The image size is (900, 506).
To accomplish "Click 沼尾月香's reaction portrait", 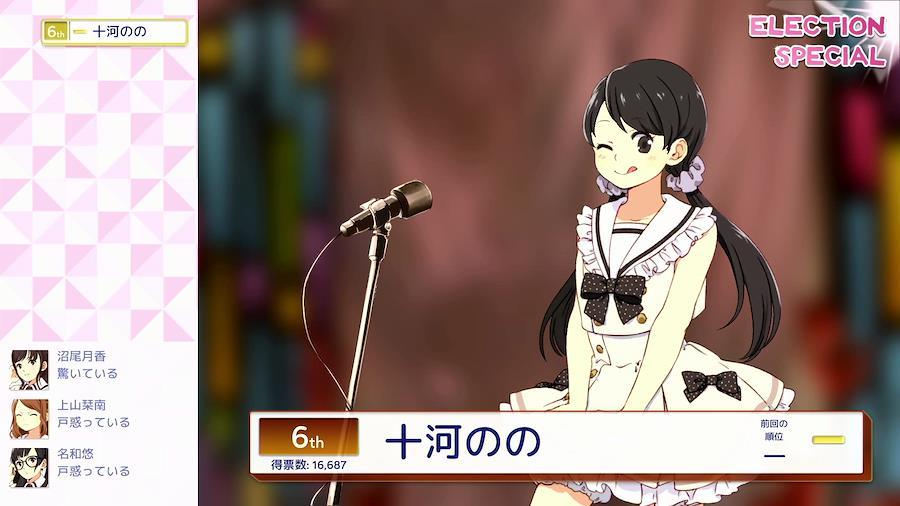I will [x=29, y=368].
